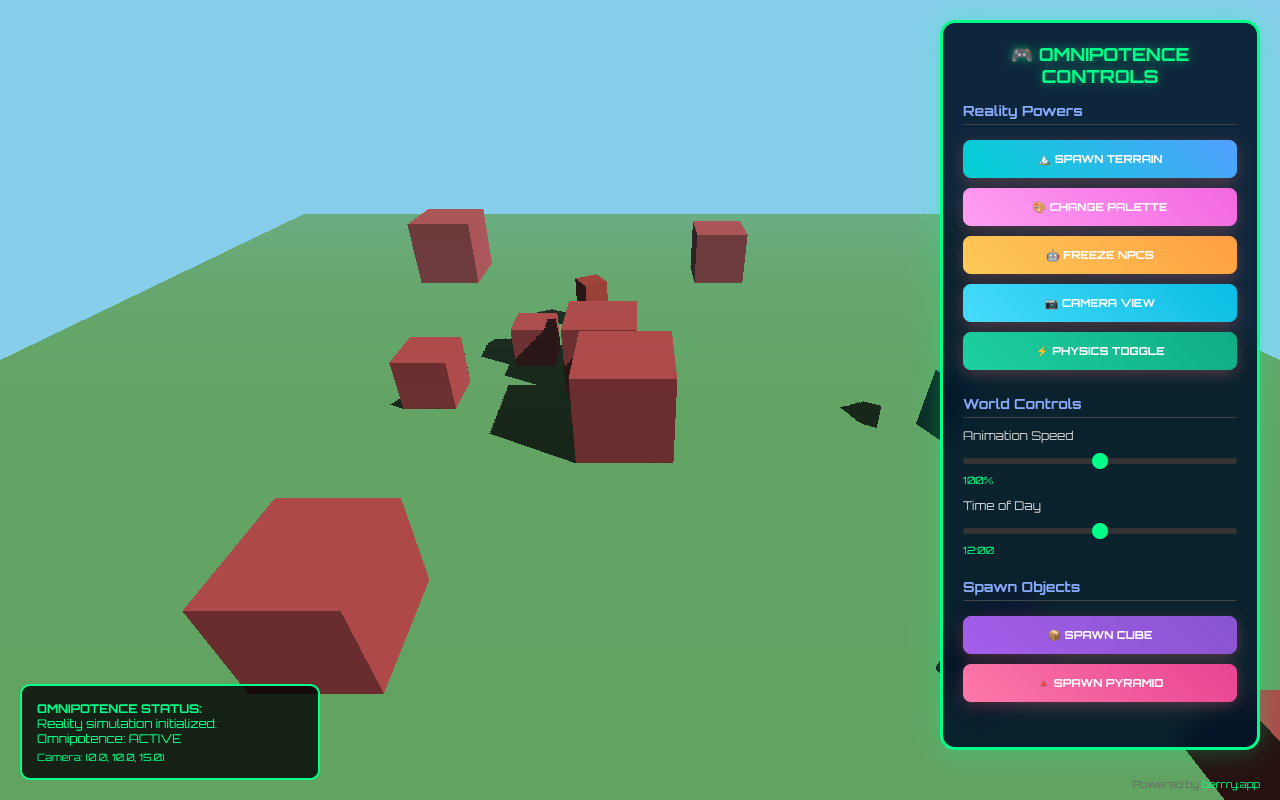
Task: Spawn new terrain in the scene
Action: click(x=1100, y=159)
